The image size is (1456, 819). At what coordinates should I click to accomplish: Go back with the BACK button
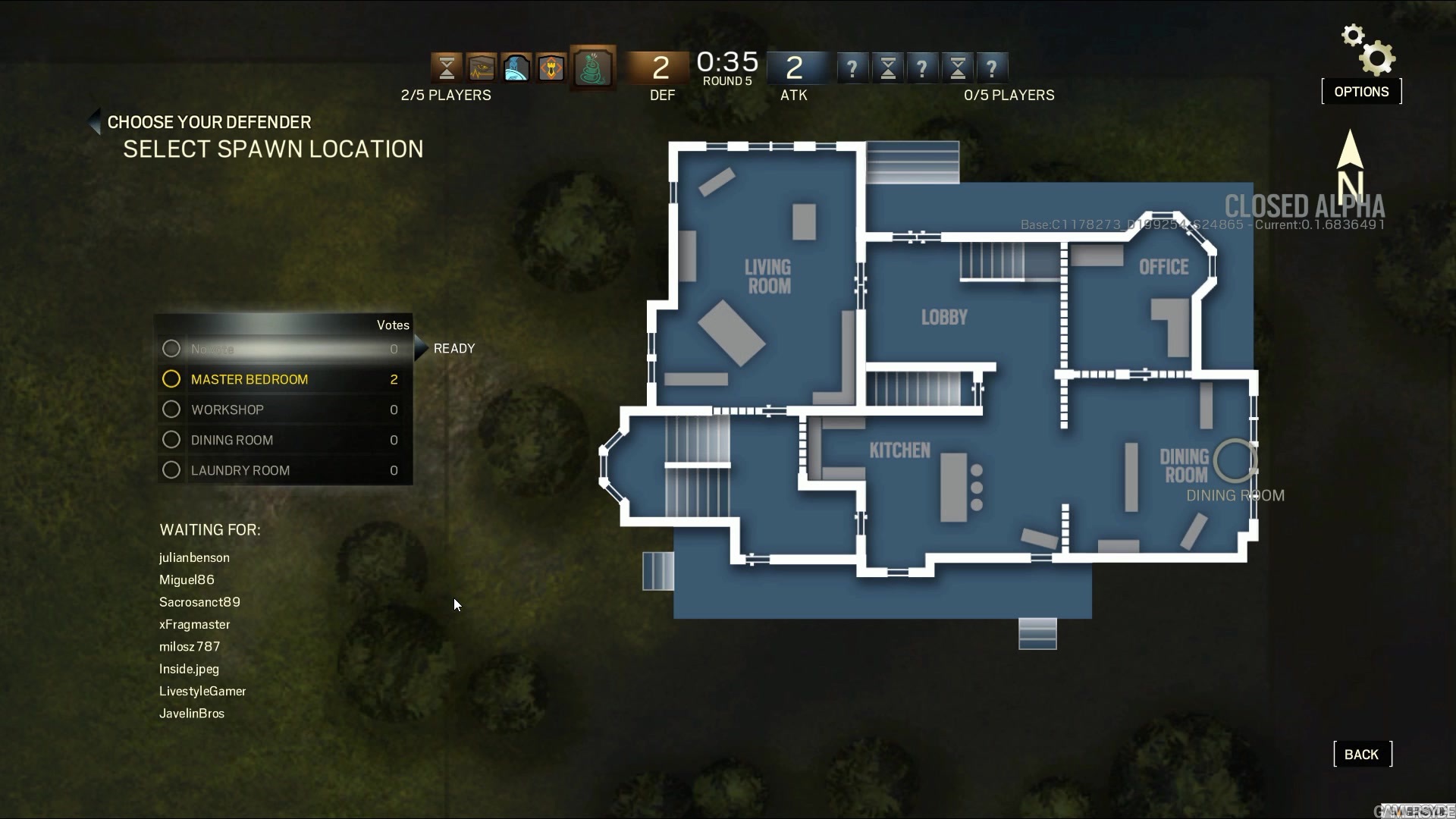click(1362, 755)
